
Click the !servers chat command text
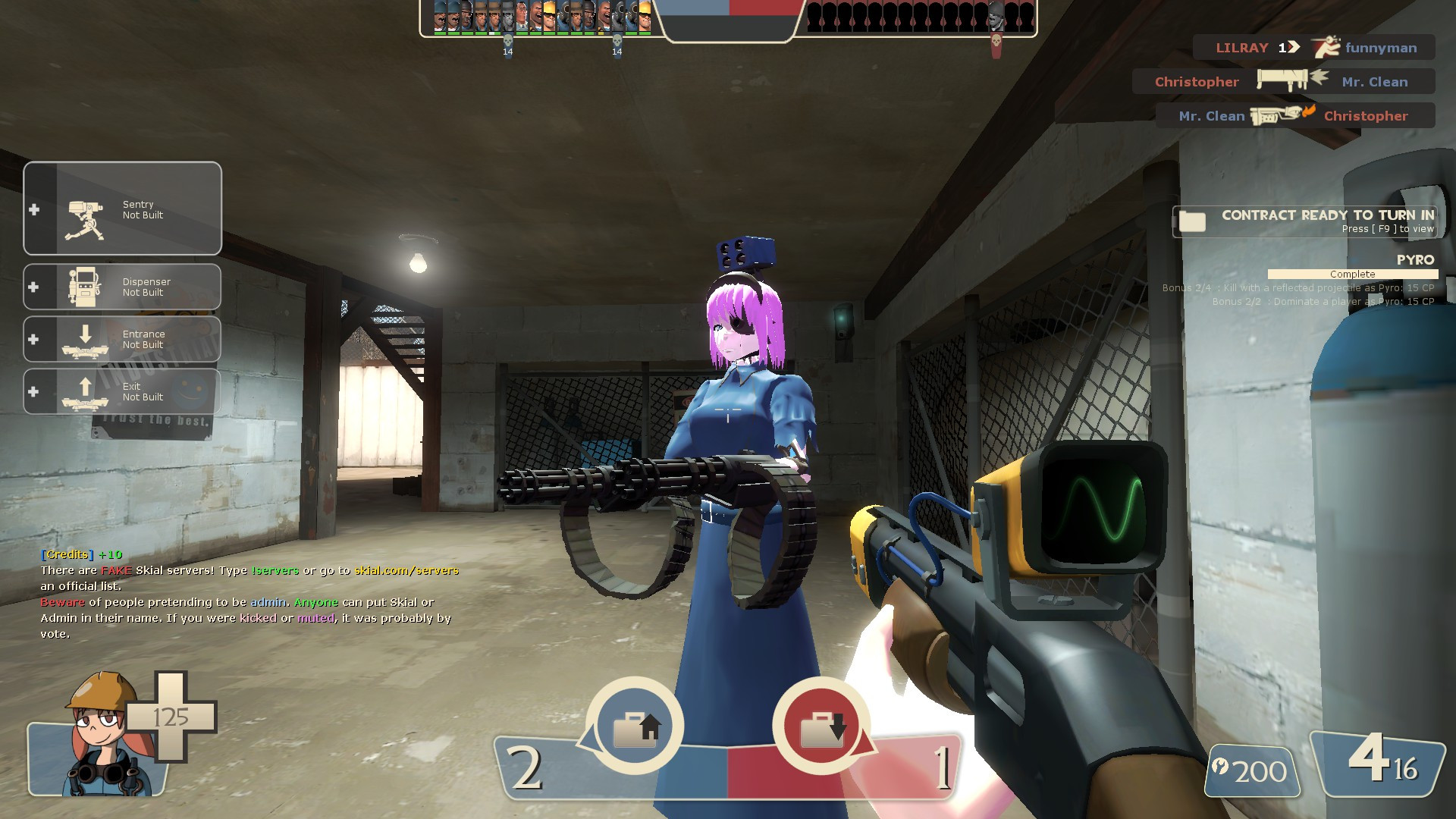(x=275, y=570)
